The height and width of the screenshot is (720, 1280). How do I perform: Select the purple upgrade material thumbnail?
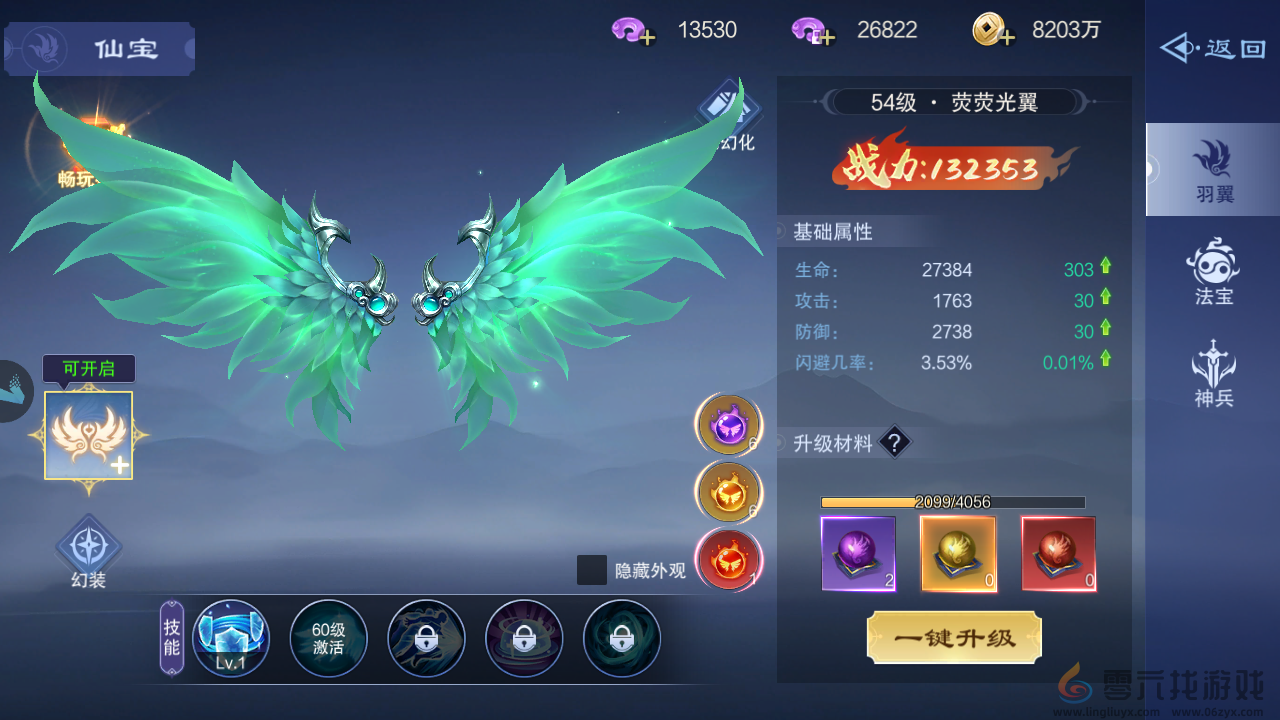[858, 552]
